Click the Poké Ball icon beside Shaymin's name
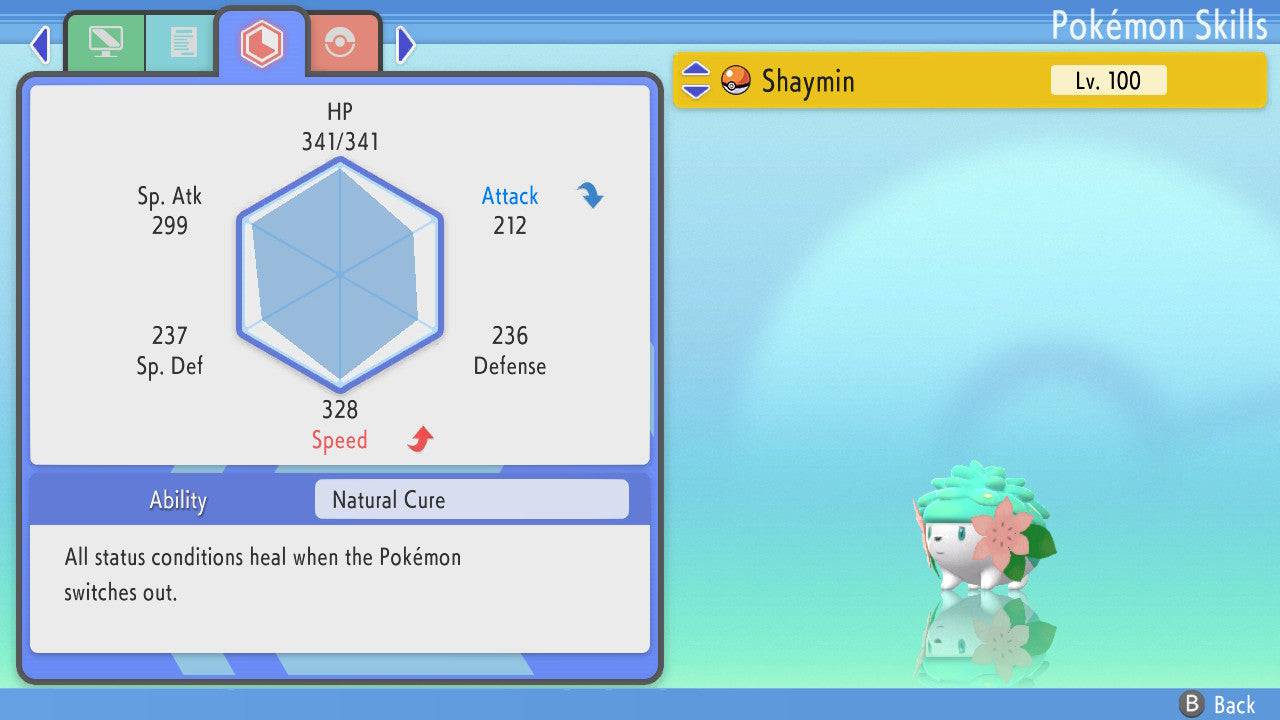 736,81
